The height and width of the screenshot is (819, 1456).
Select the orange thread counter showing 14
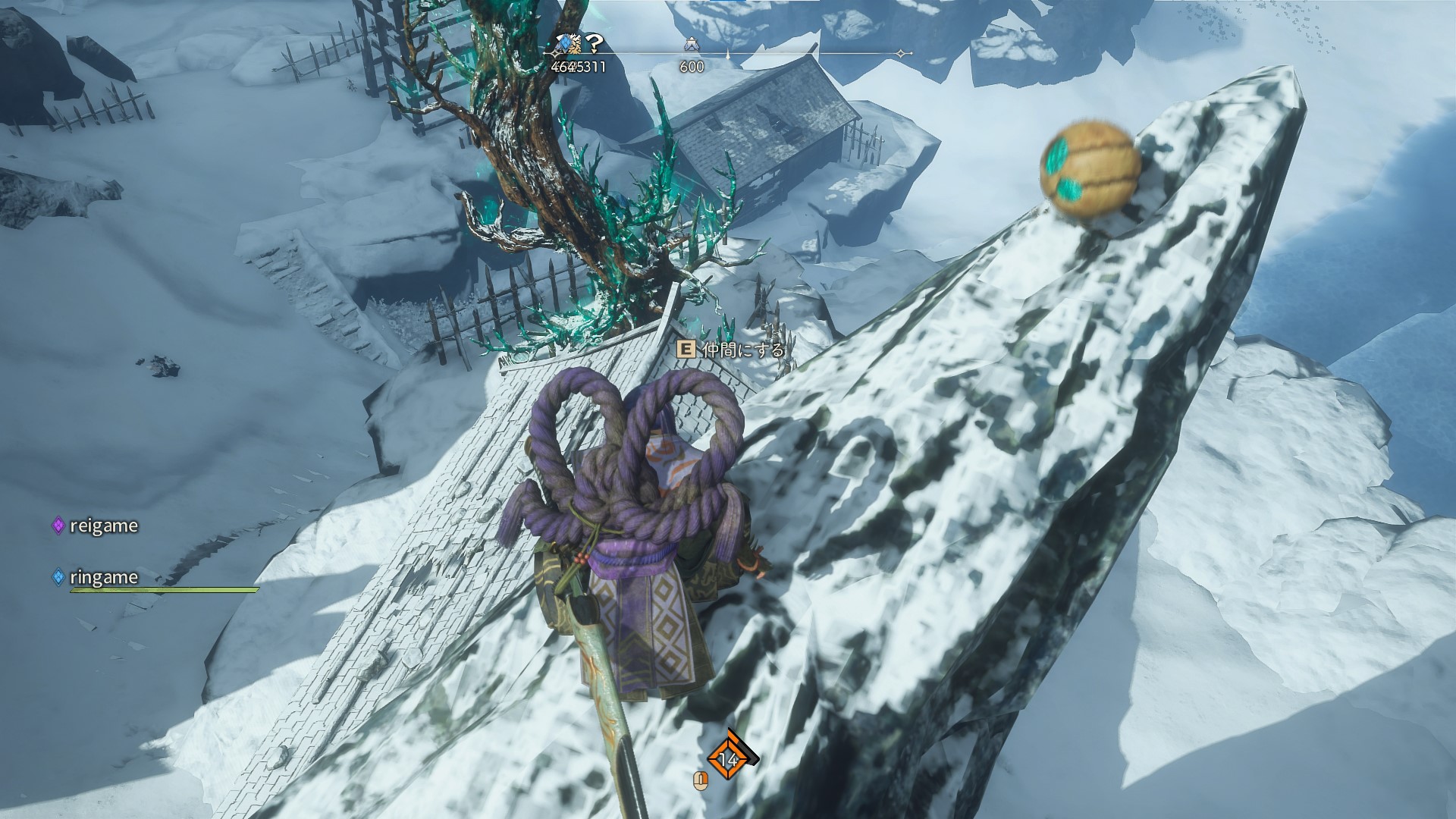click(x=728, y=758)
